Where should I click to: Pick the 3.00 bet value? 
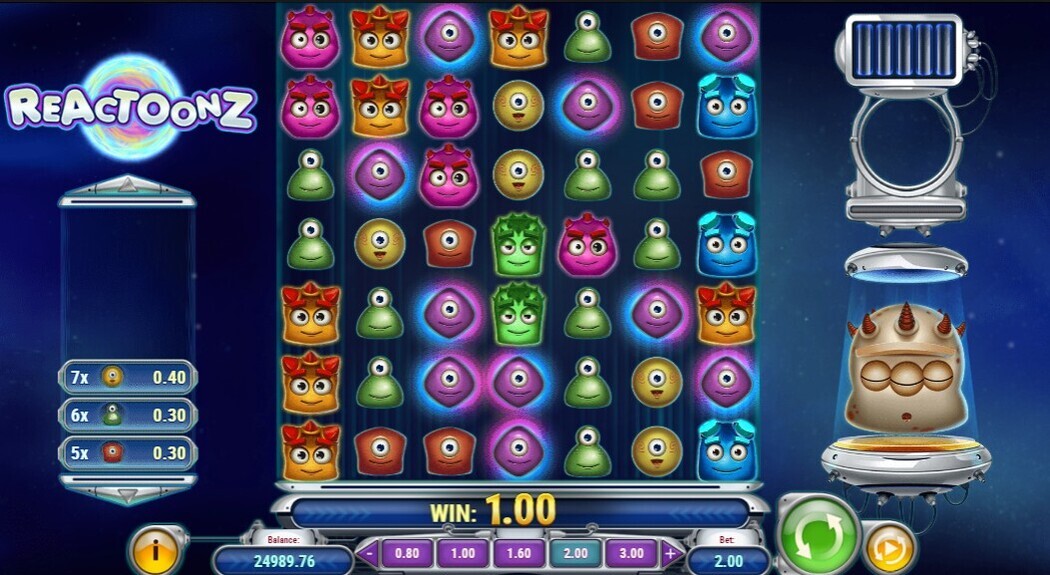pyautogui.click(x=632, y=553)
